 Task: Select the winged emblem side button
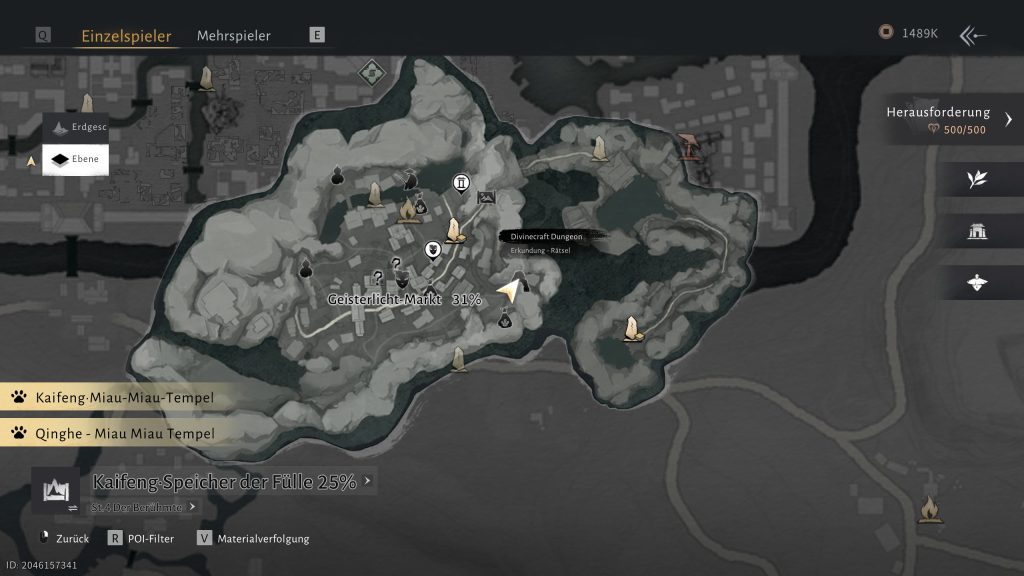click(977, 283)
